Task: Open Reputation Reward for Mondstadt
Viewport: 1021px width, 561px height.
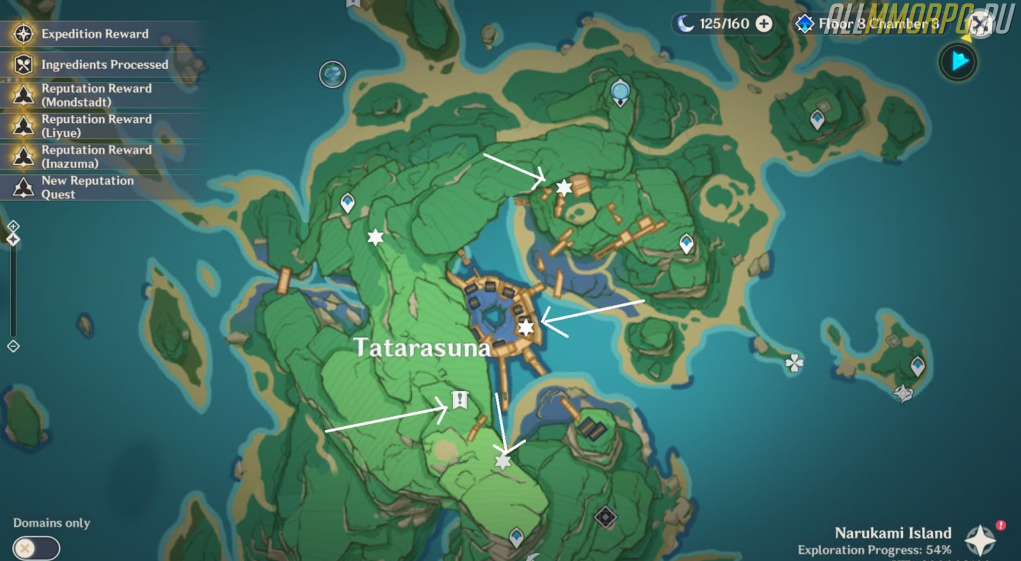Action: click(x=96, y=95)
